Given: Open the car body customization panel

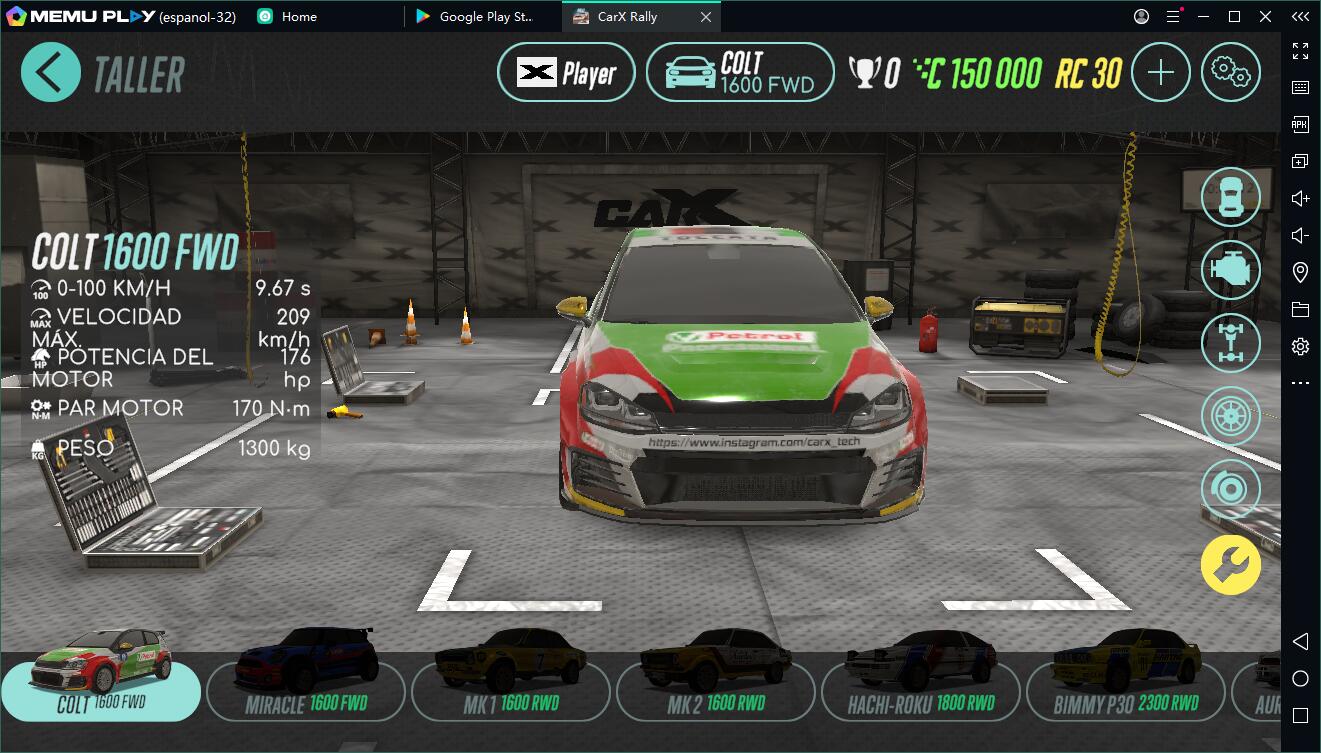Looking at the screenshot, I should (1231, 196).
